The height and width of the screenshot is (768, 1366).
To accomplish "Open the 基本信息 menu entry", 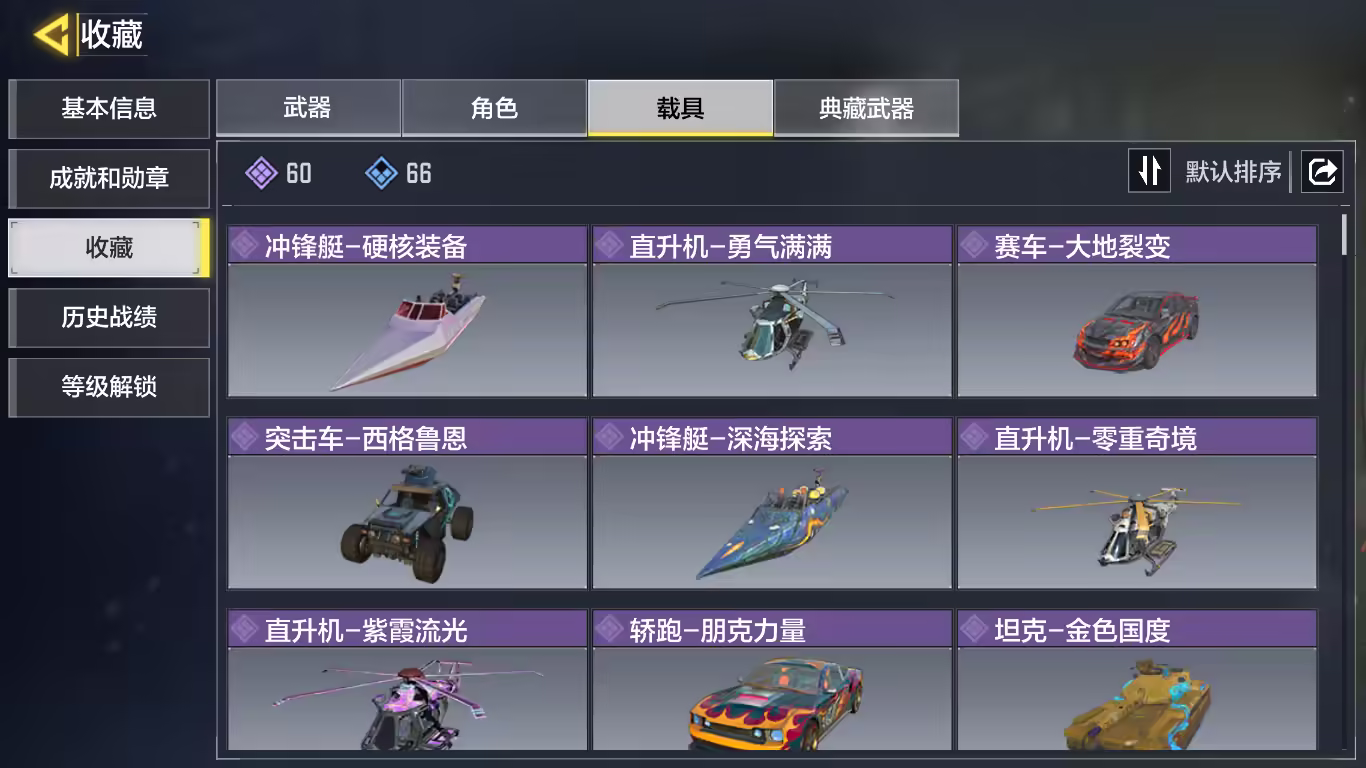I will tap(109, 108).
